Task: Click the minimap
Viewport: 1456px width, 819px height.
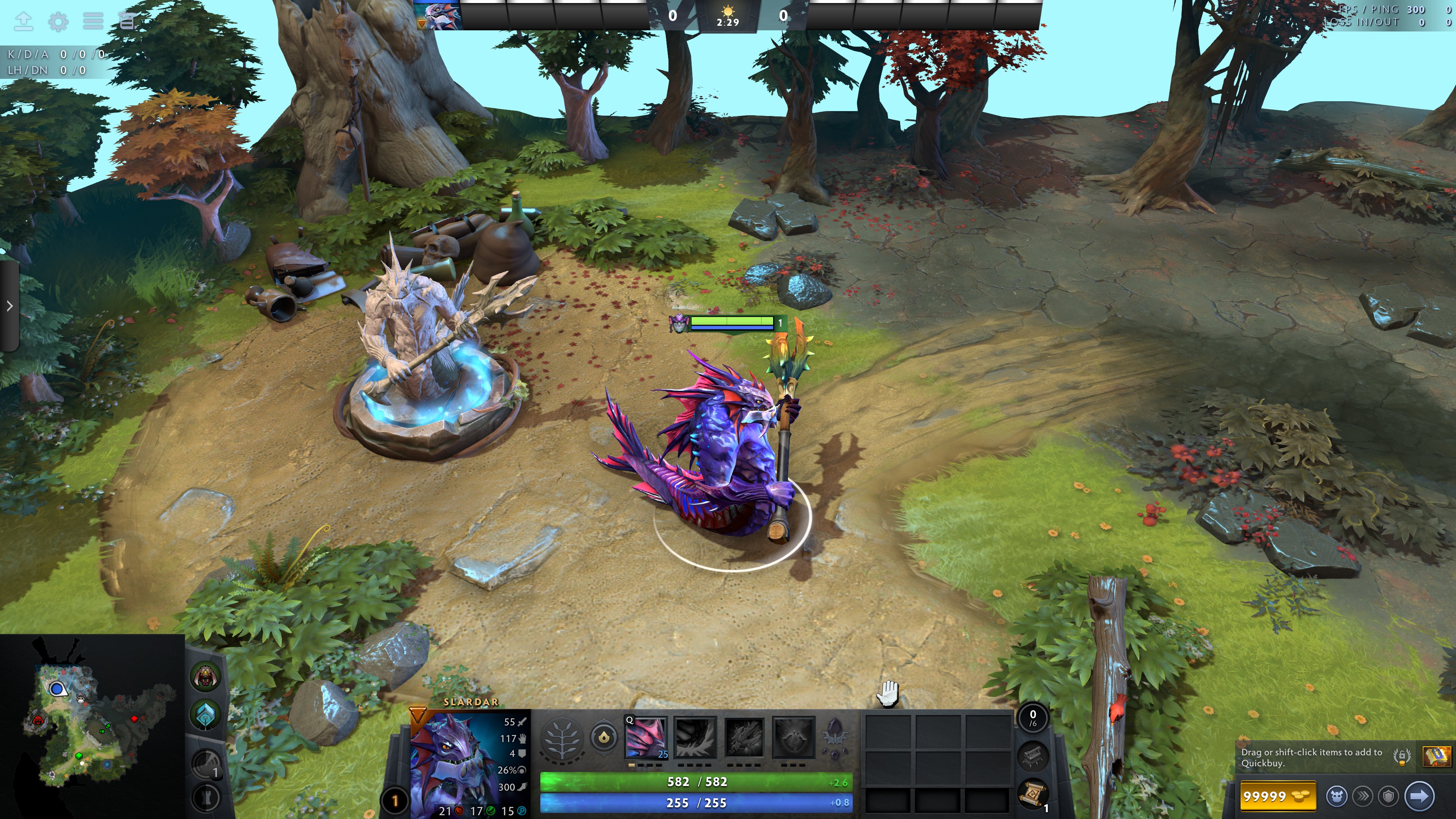Action: pos(91,726)
